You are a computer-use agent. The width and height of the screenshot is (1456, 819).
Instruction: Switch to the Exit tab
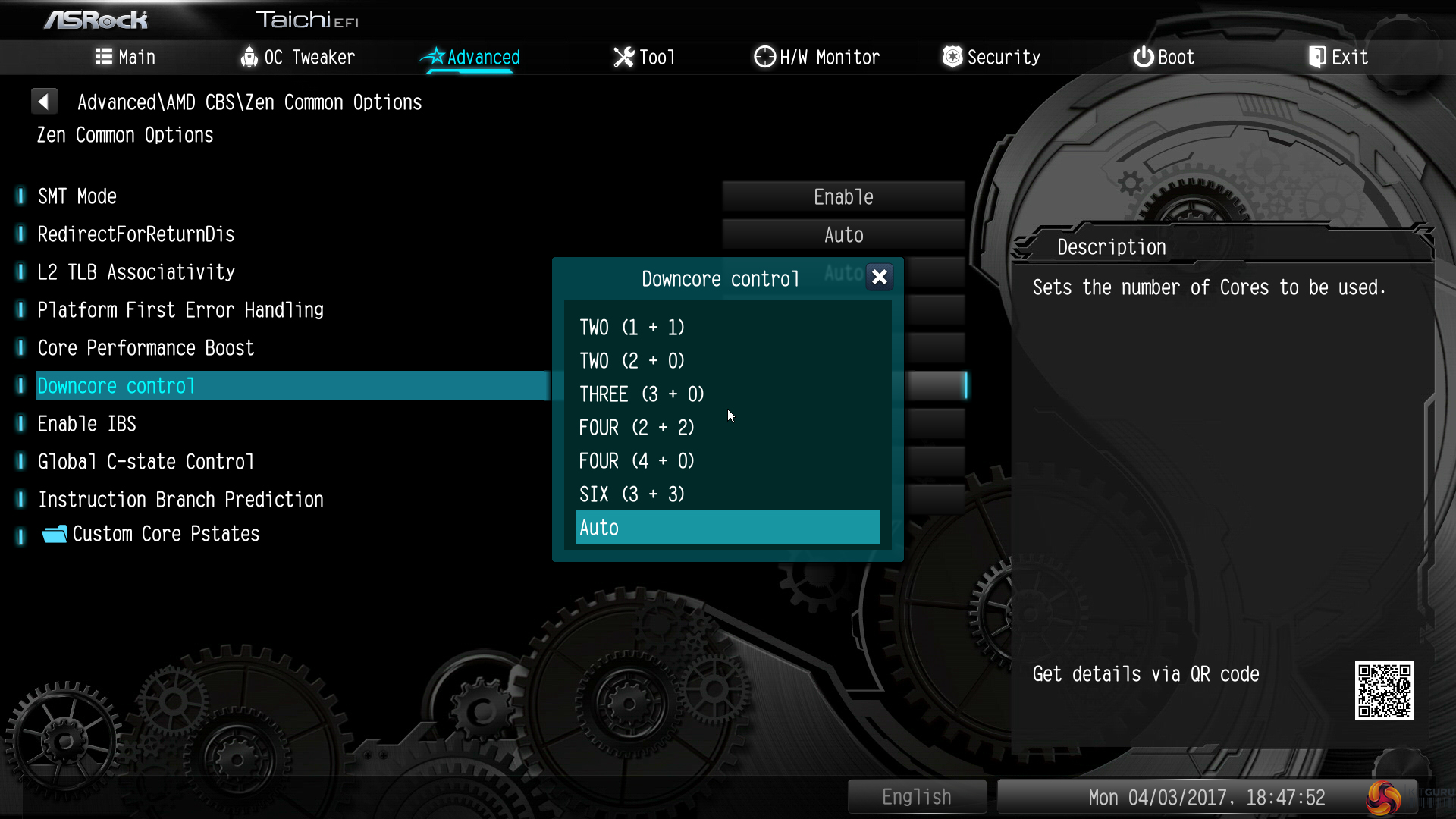pyautogui.click(x=1338, y=58)
